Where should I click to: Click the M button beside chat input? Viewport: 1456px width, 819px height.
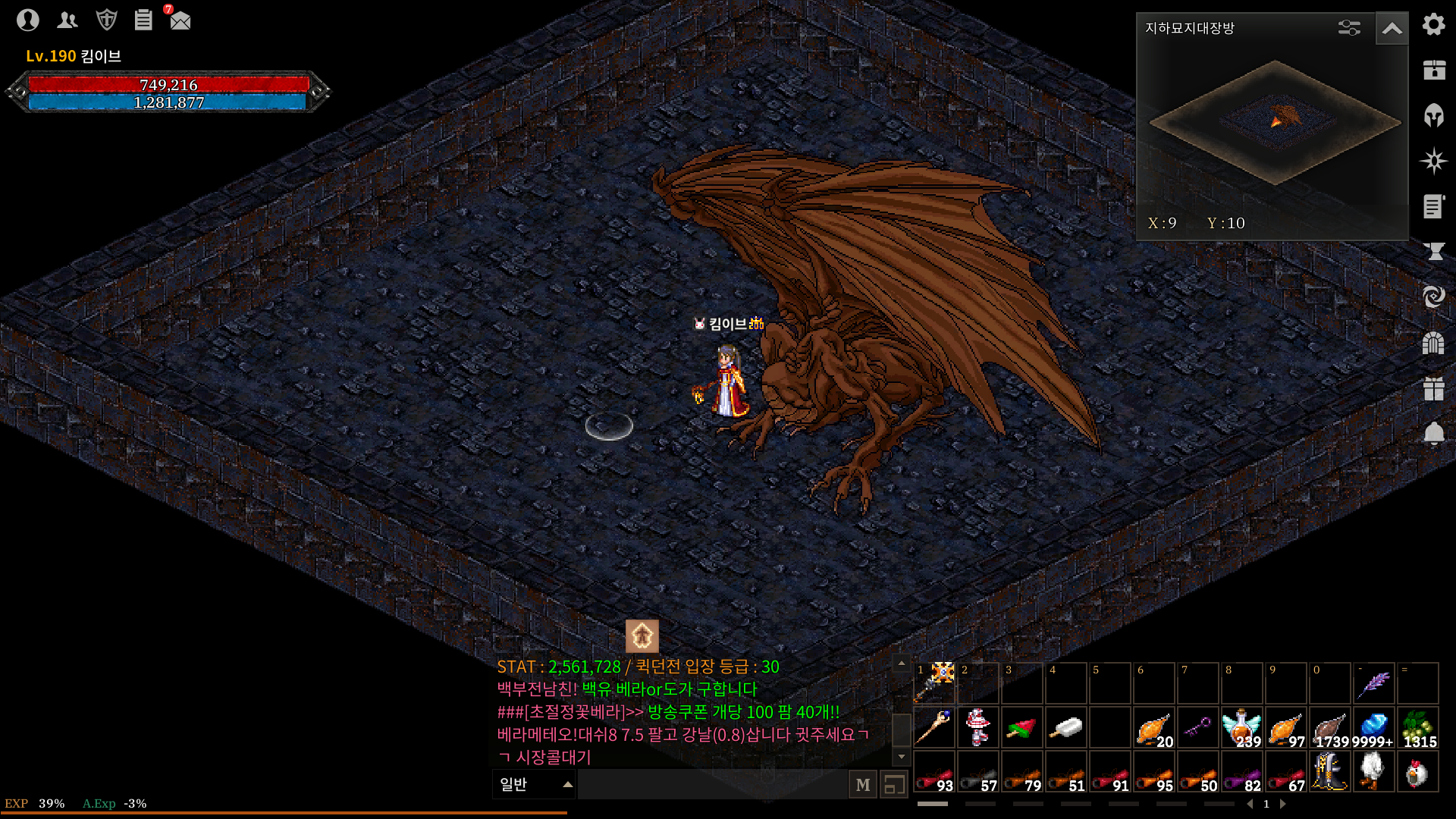tap(863, 785)
